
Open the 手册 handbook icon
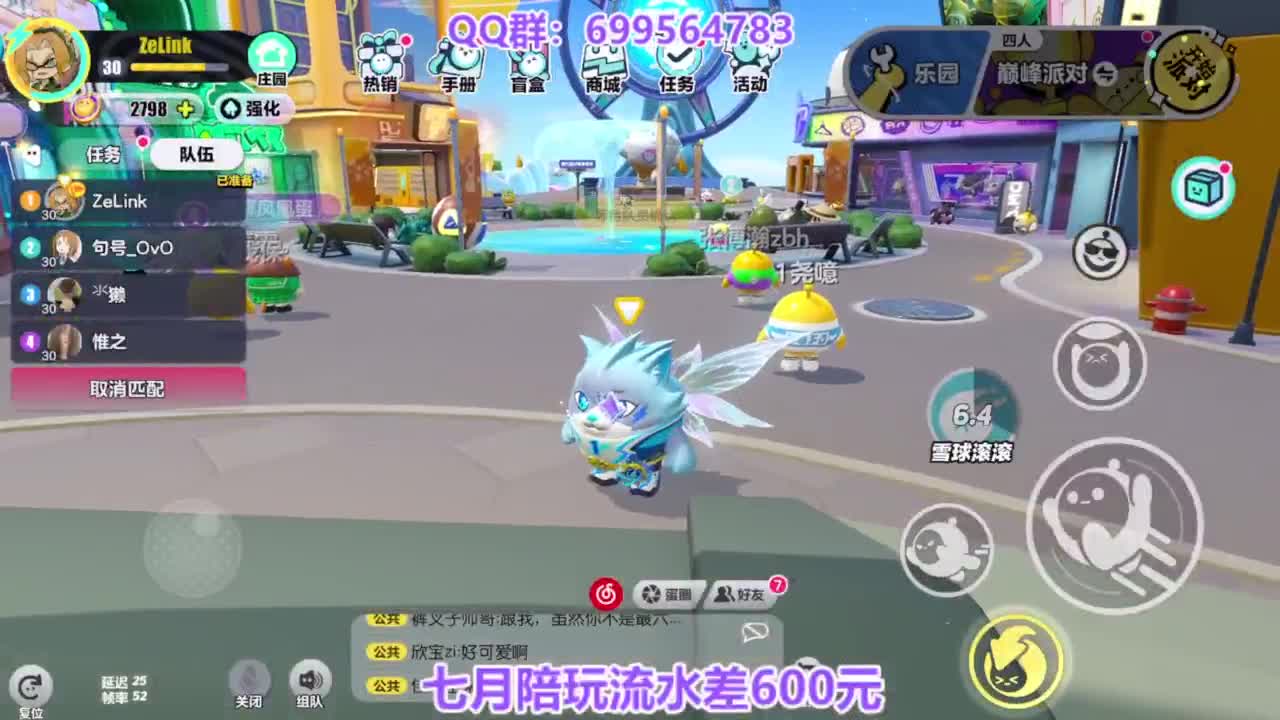pyautogui.click(x=458, y=60)
